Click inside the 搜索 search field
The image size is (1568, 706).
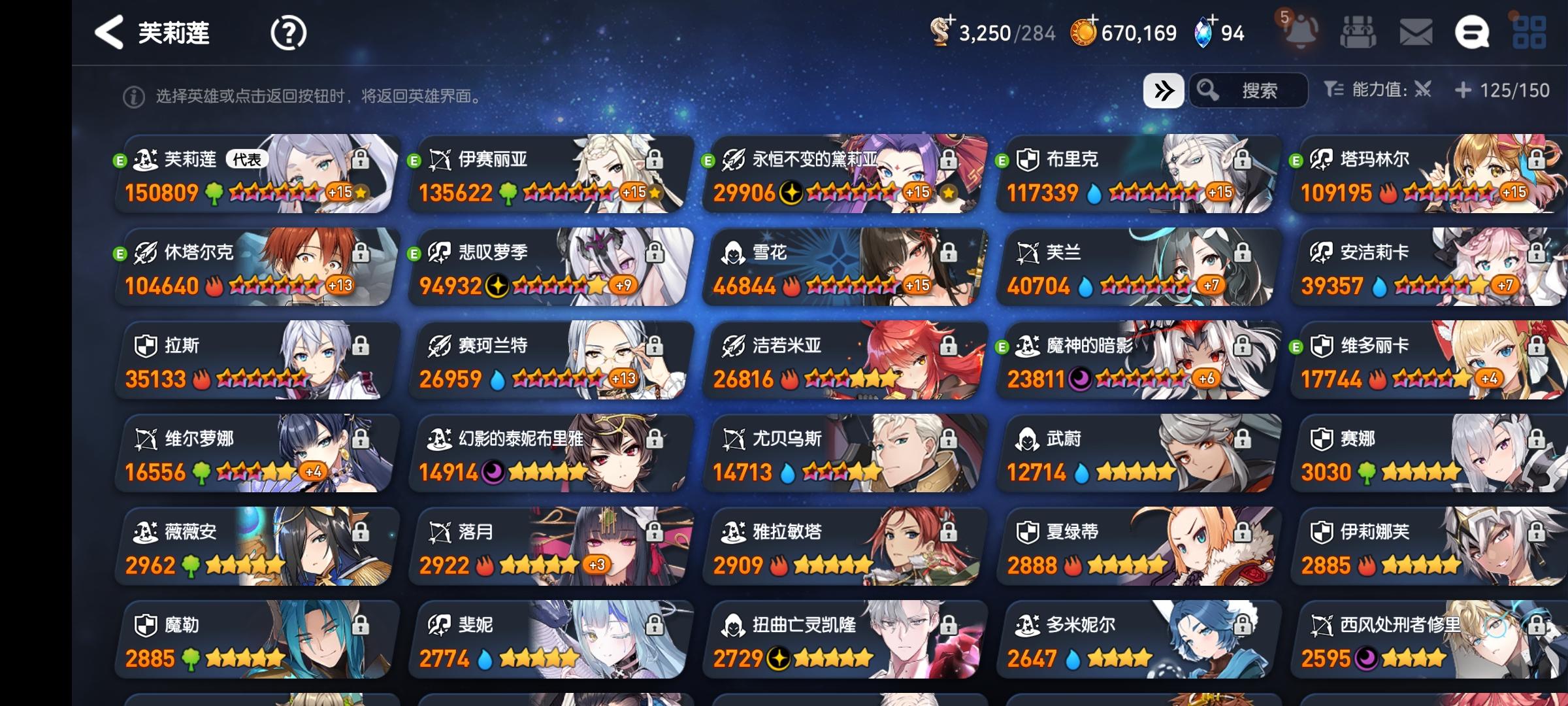click(1261, 91)
